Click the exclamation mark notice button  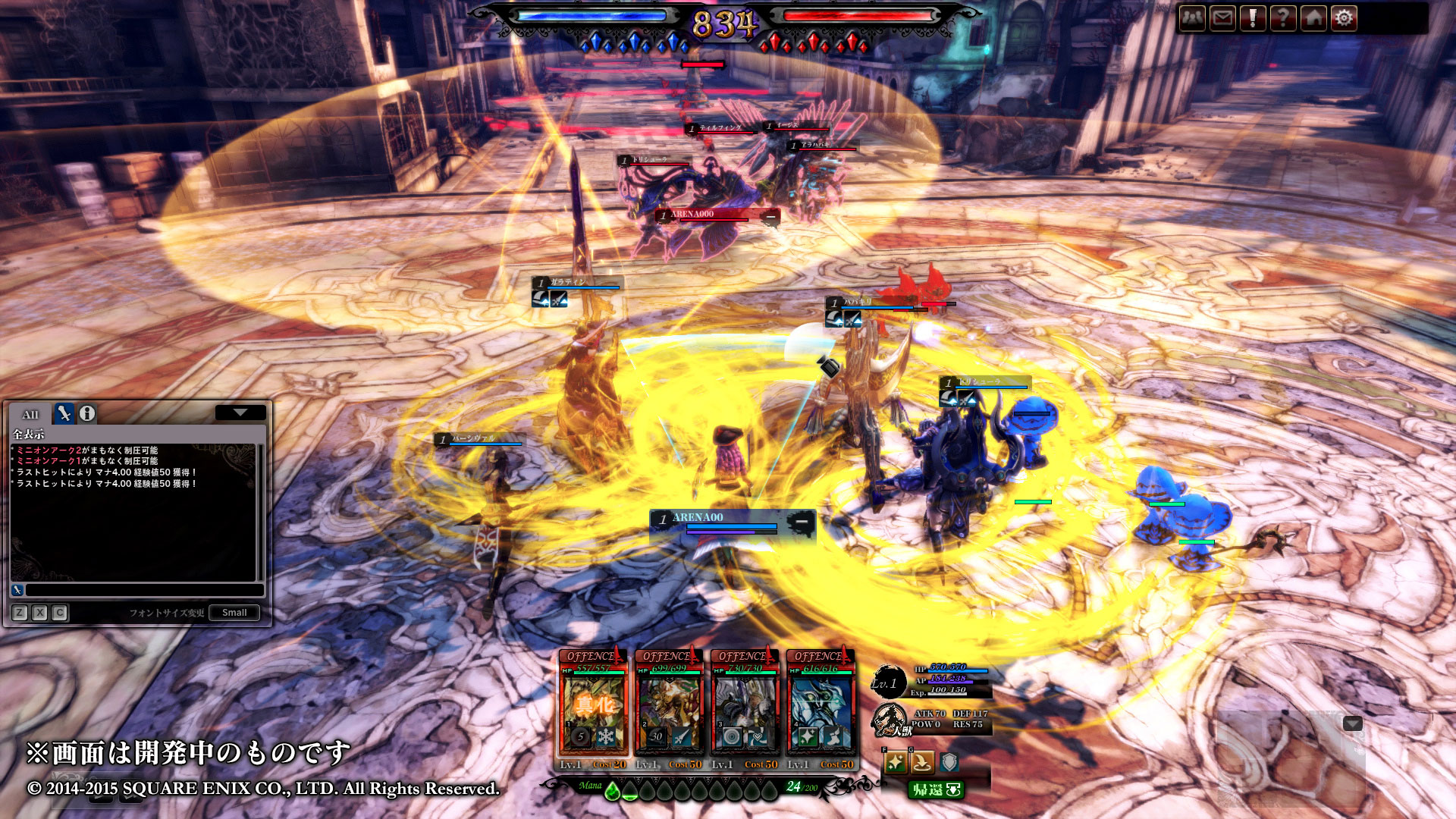[x=1253, y=17]
